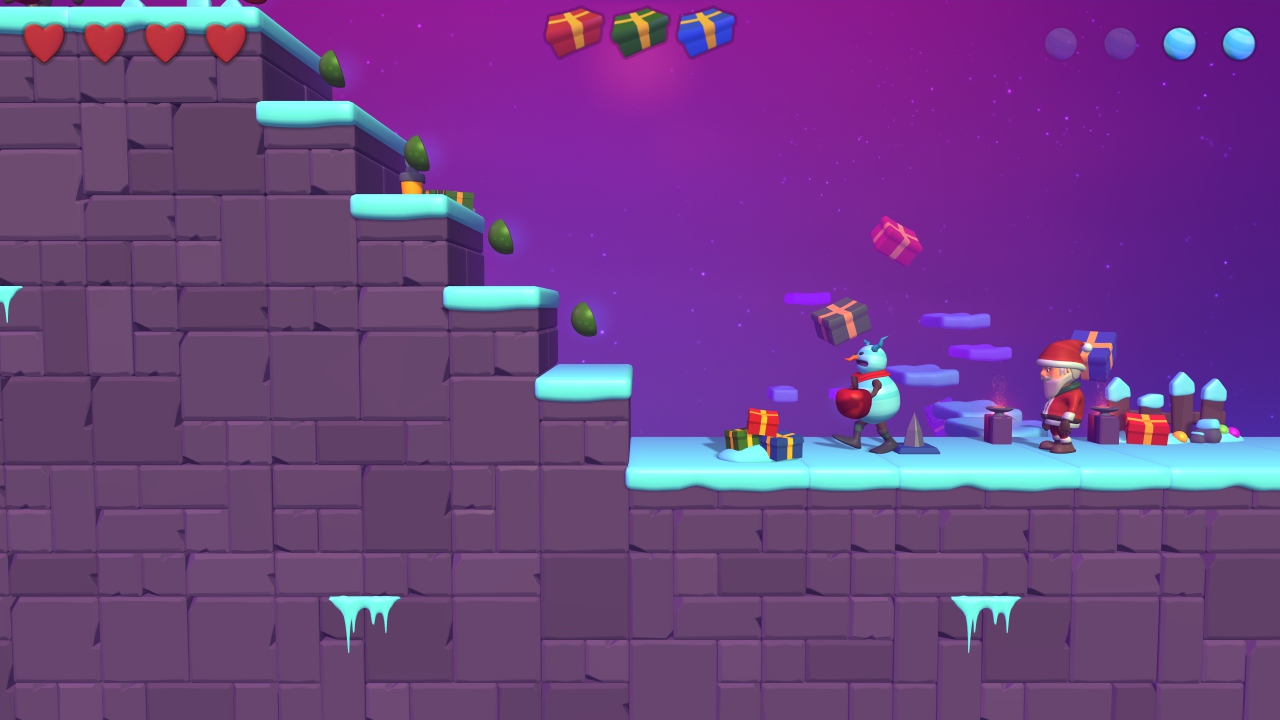Select the fourth heart in the health bar
Image resolution: width=1280 pixels, height=720 pixels.
tap(225, 42)
